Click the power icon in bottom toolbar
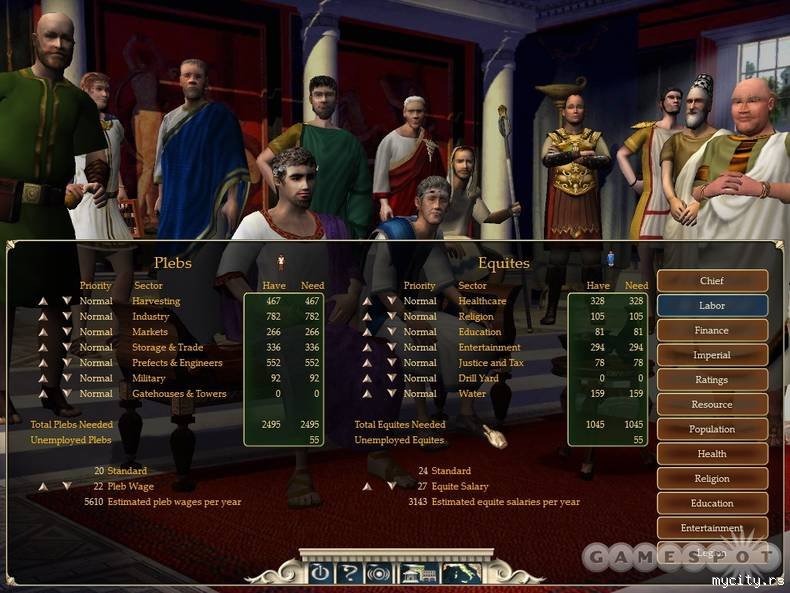Image resolution: width=790 pixels, height=593 pixels. click(320, 573)
